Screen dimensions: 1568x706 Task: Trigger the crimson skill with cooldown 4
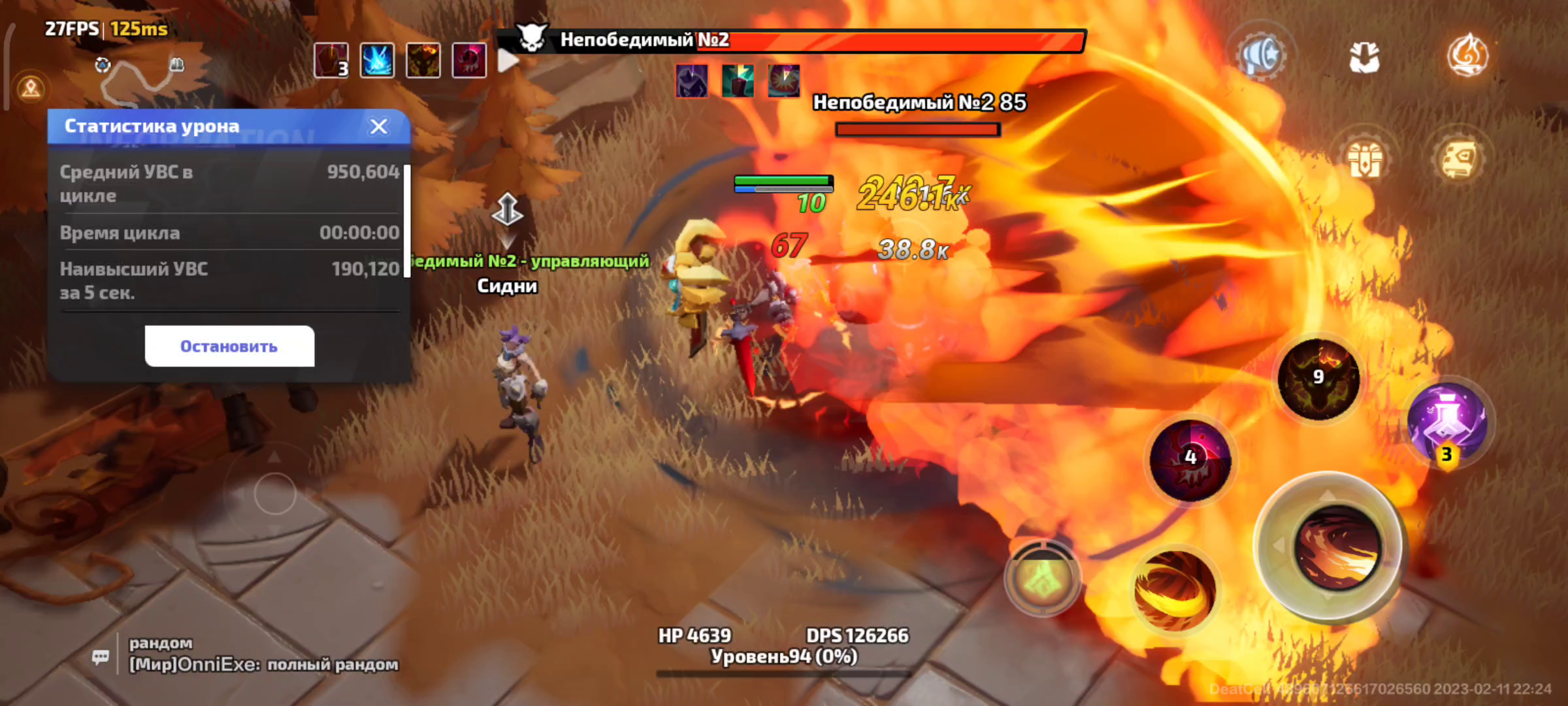[1190, 460]
